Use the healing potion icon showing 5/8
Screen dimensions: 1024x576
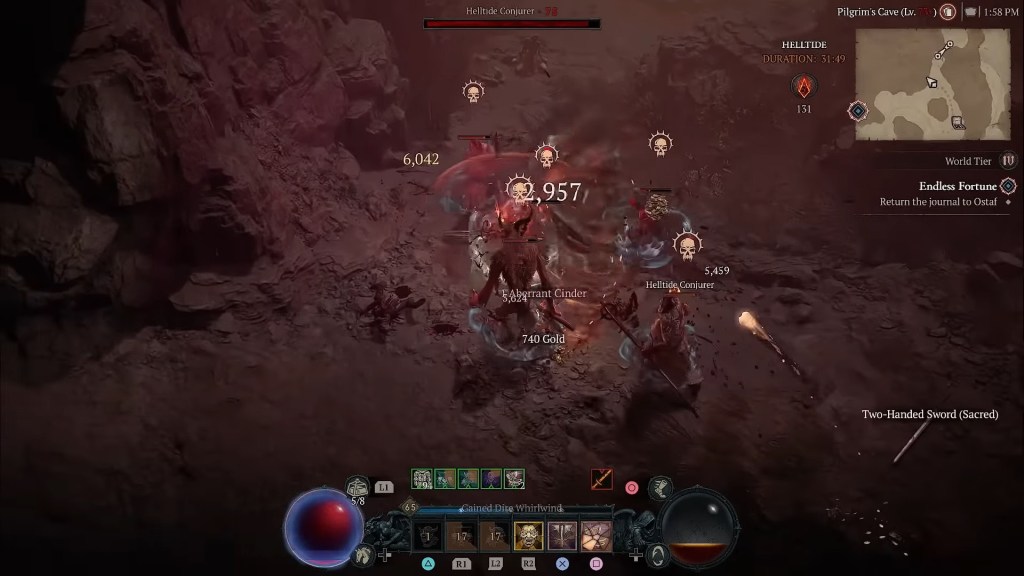358,488
